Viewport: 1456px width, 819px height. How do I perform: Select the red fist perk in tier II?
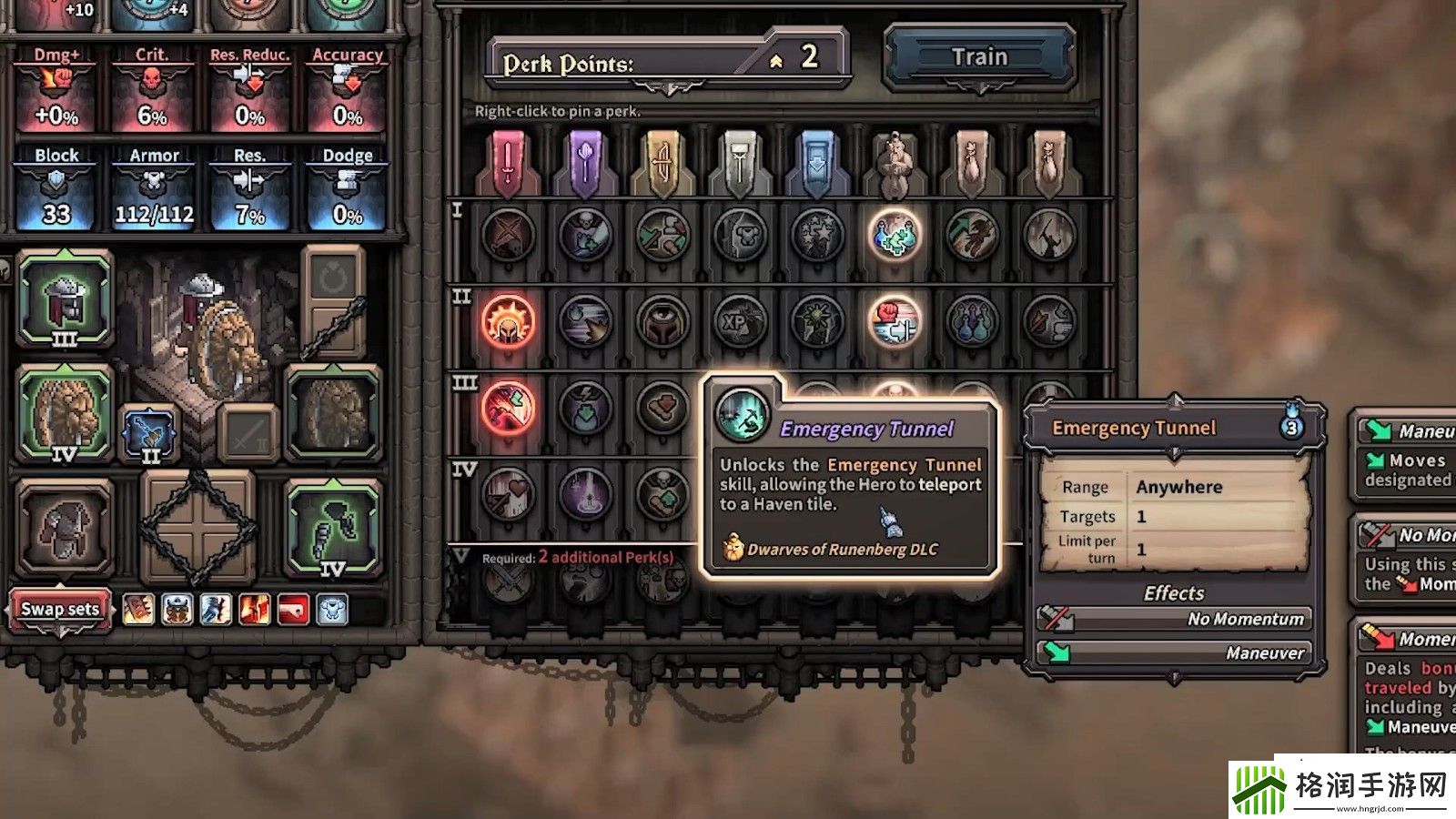point(895,322)
